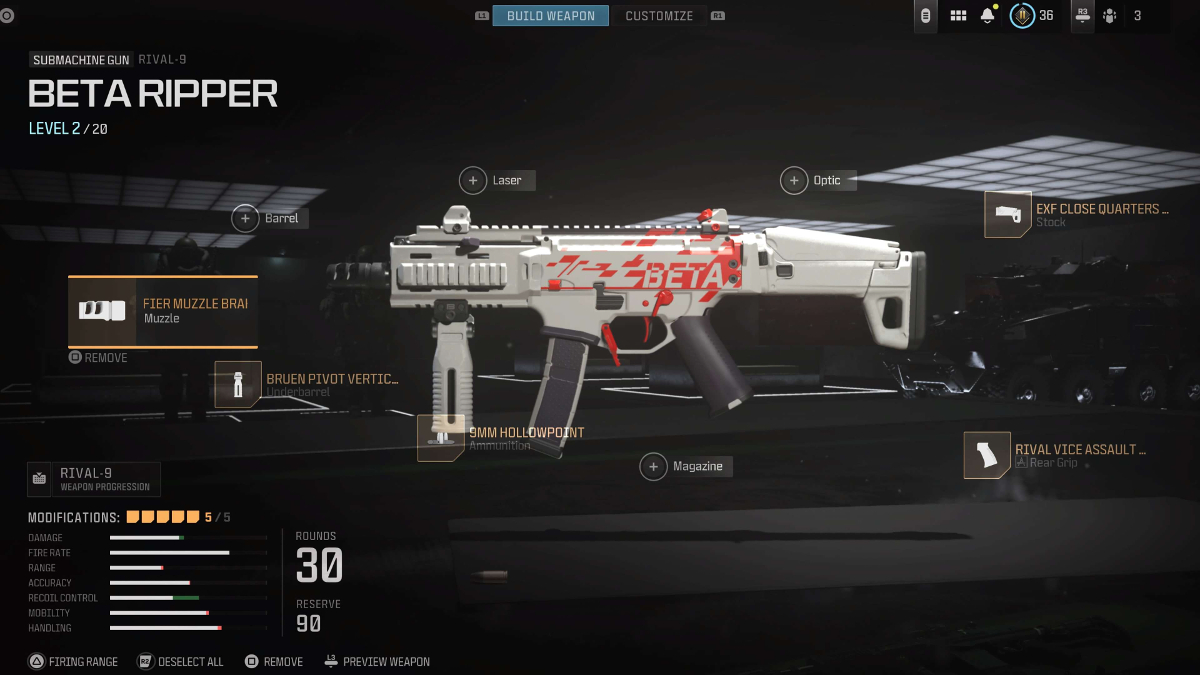The width and height of the screenshot is (1200, 675).
Task: Enter the Firing Range
Action: (73, 662)
